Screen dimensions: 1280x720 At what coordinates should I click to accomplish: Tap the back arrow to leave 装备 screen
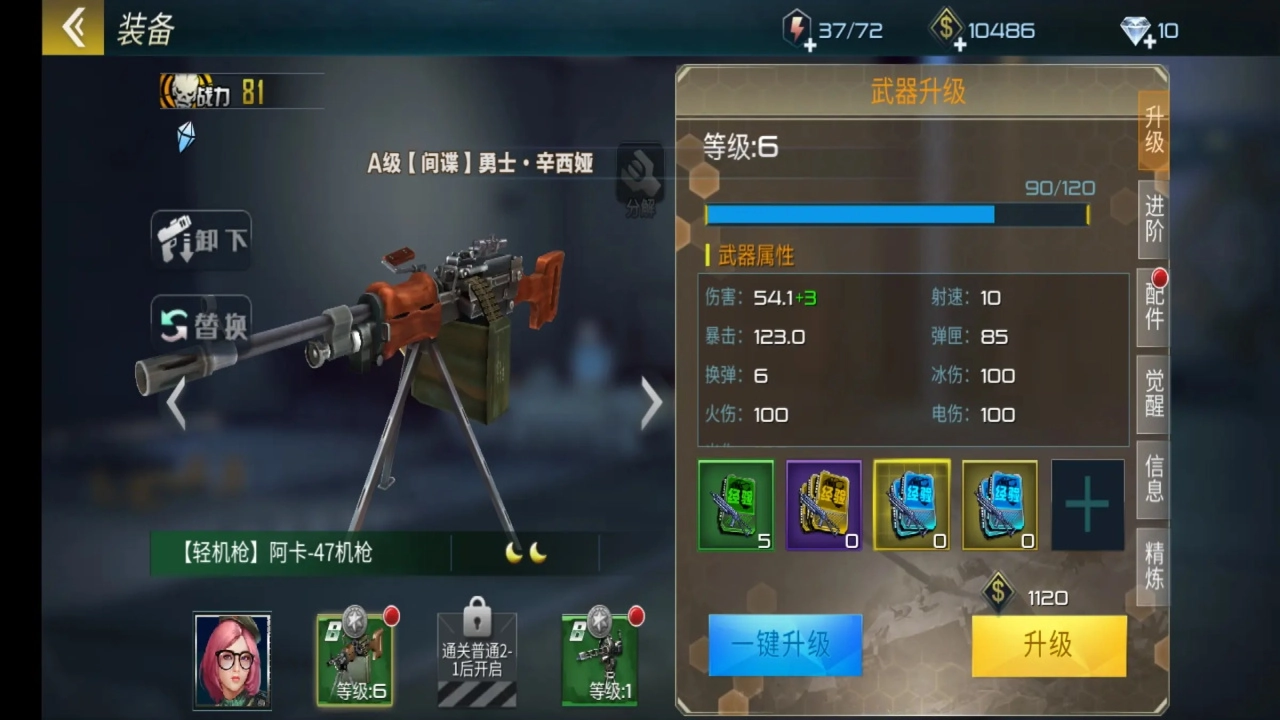[x=72, y=27]
